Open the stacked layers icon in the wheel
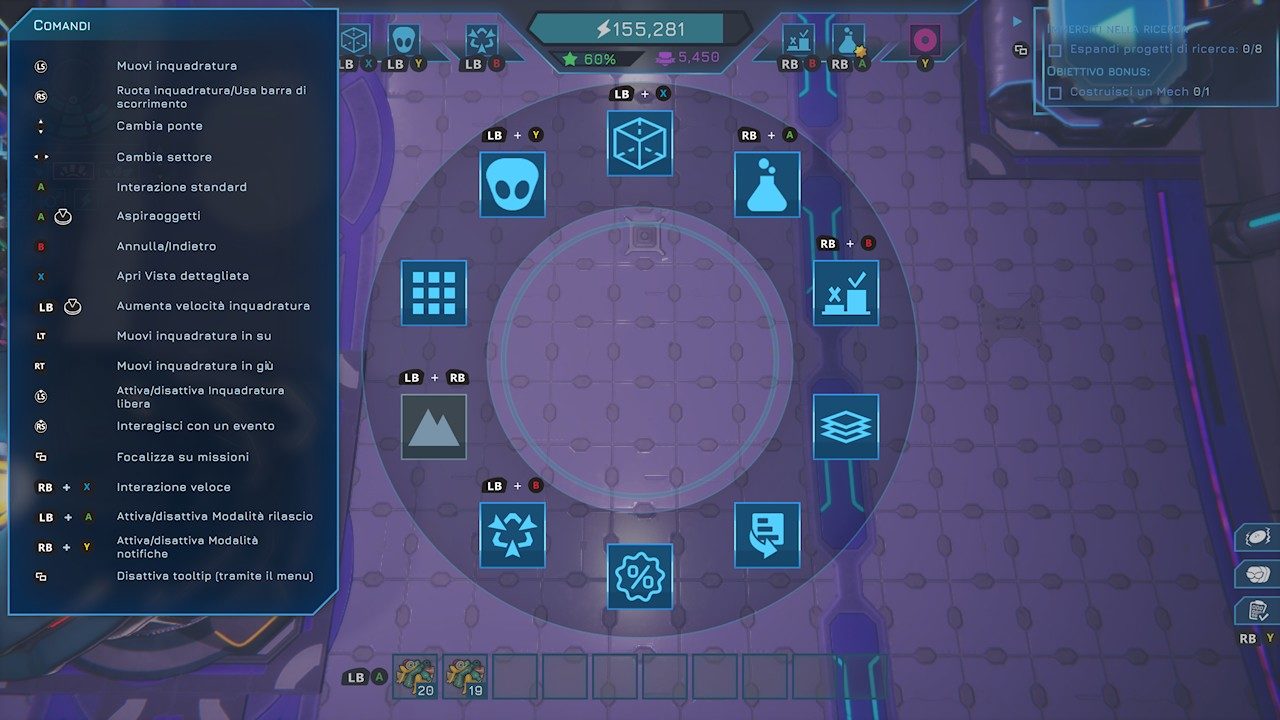1280x720 pixels. tap(846, 427)
